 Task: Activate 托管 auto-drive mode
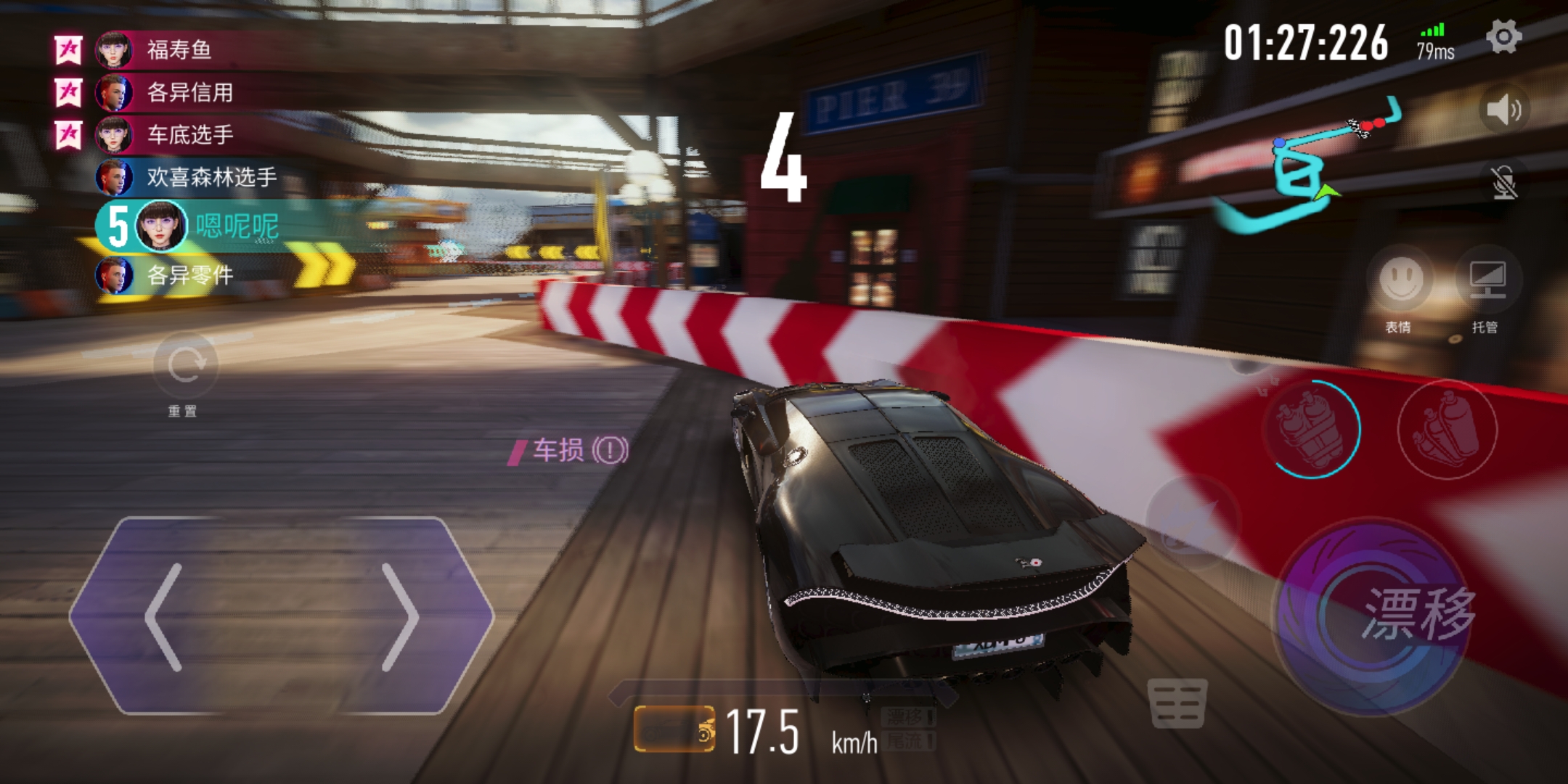(x=1486, y=281)
